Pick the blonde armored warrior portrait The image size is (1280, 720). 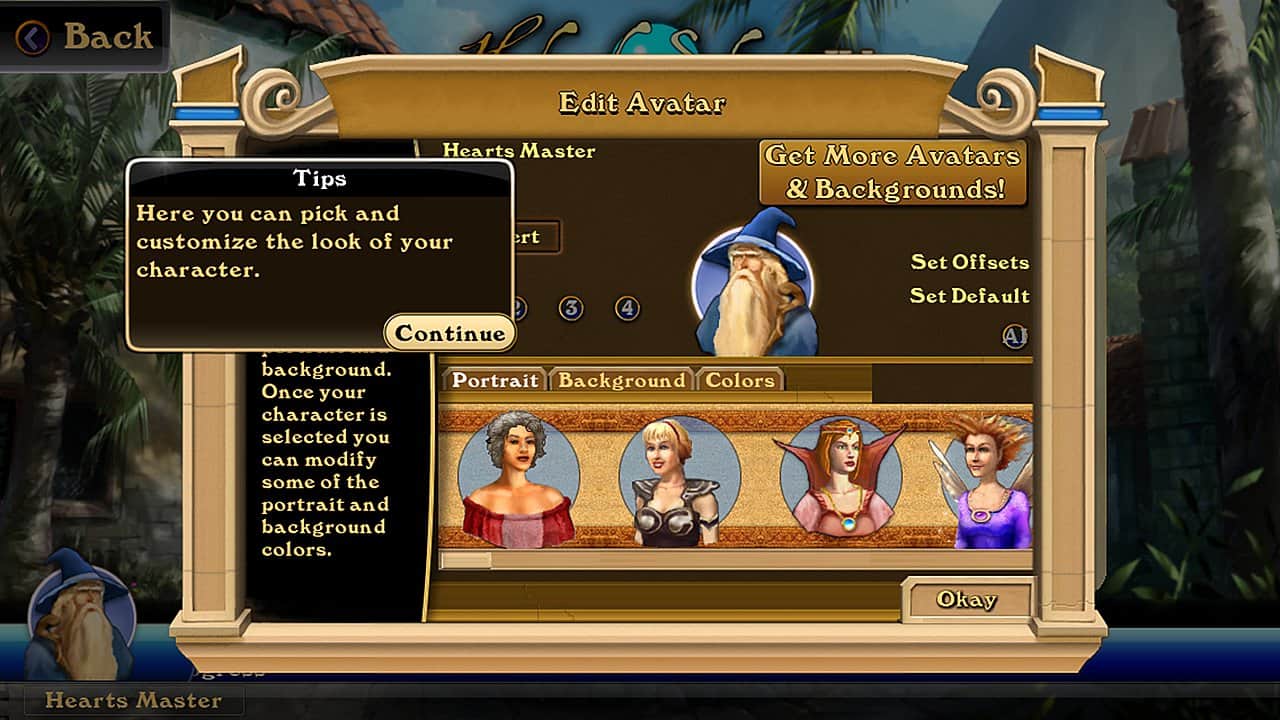pos(679,480)
